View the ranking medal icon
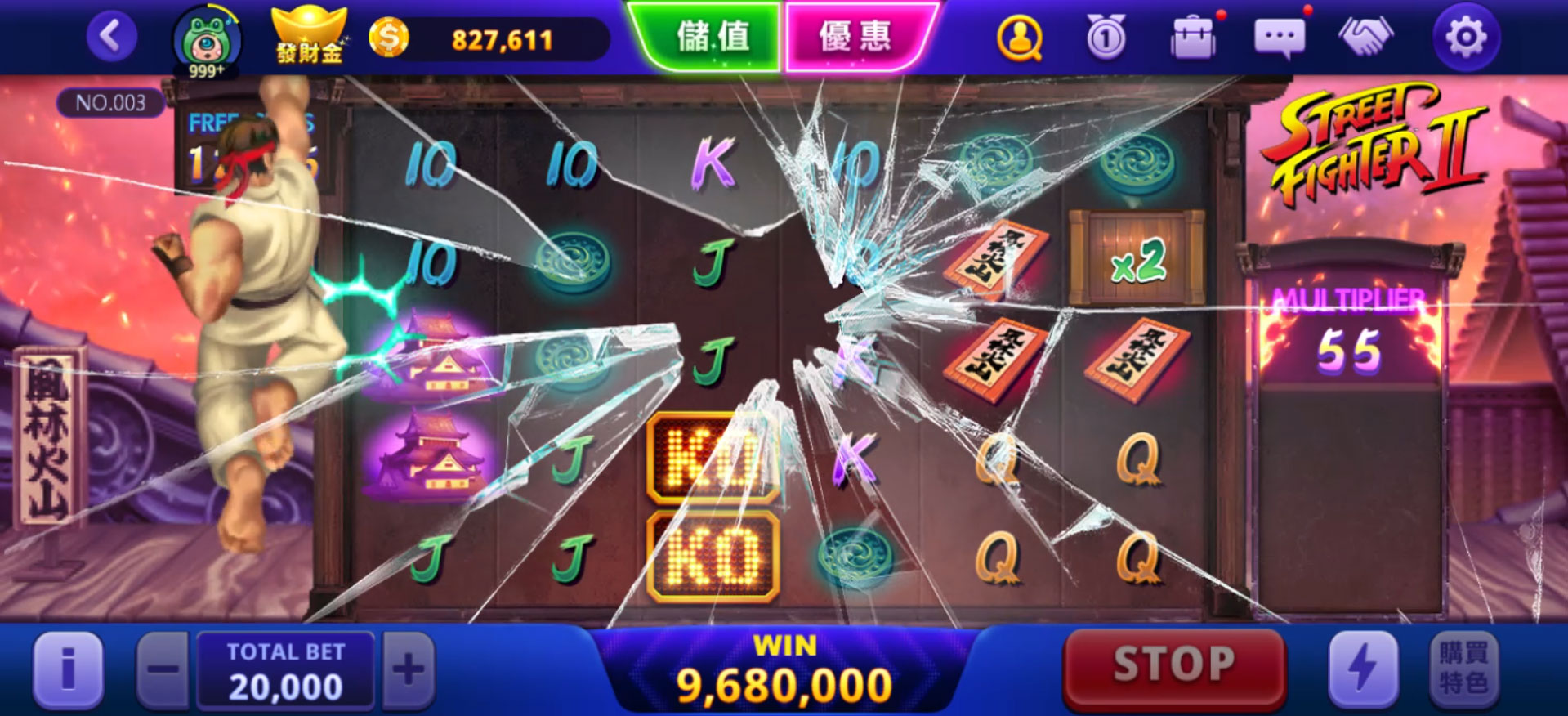 1106,38
